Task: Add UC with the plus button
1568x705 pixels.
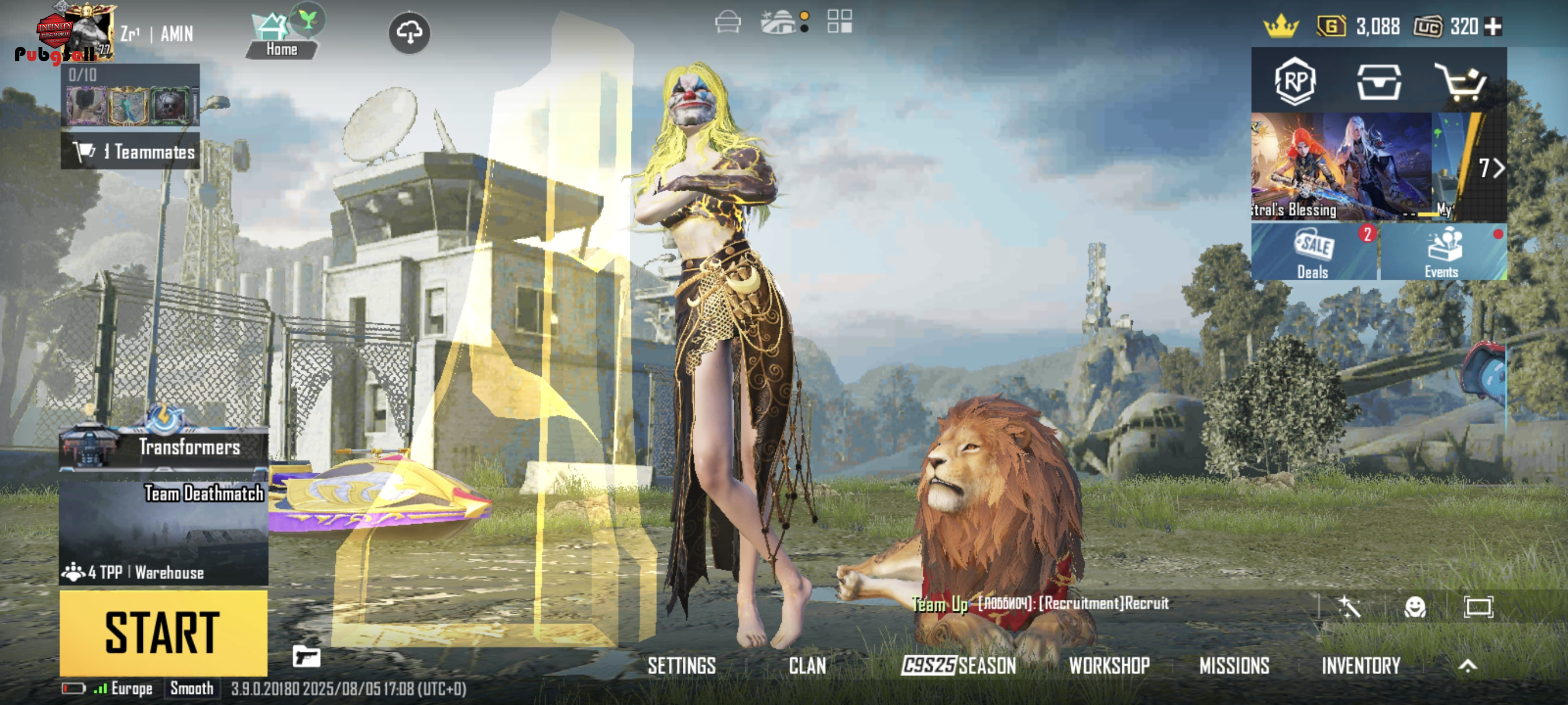Action: click(x=1493, y=27)
